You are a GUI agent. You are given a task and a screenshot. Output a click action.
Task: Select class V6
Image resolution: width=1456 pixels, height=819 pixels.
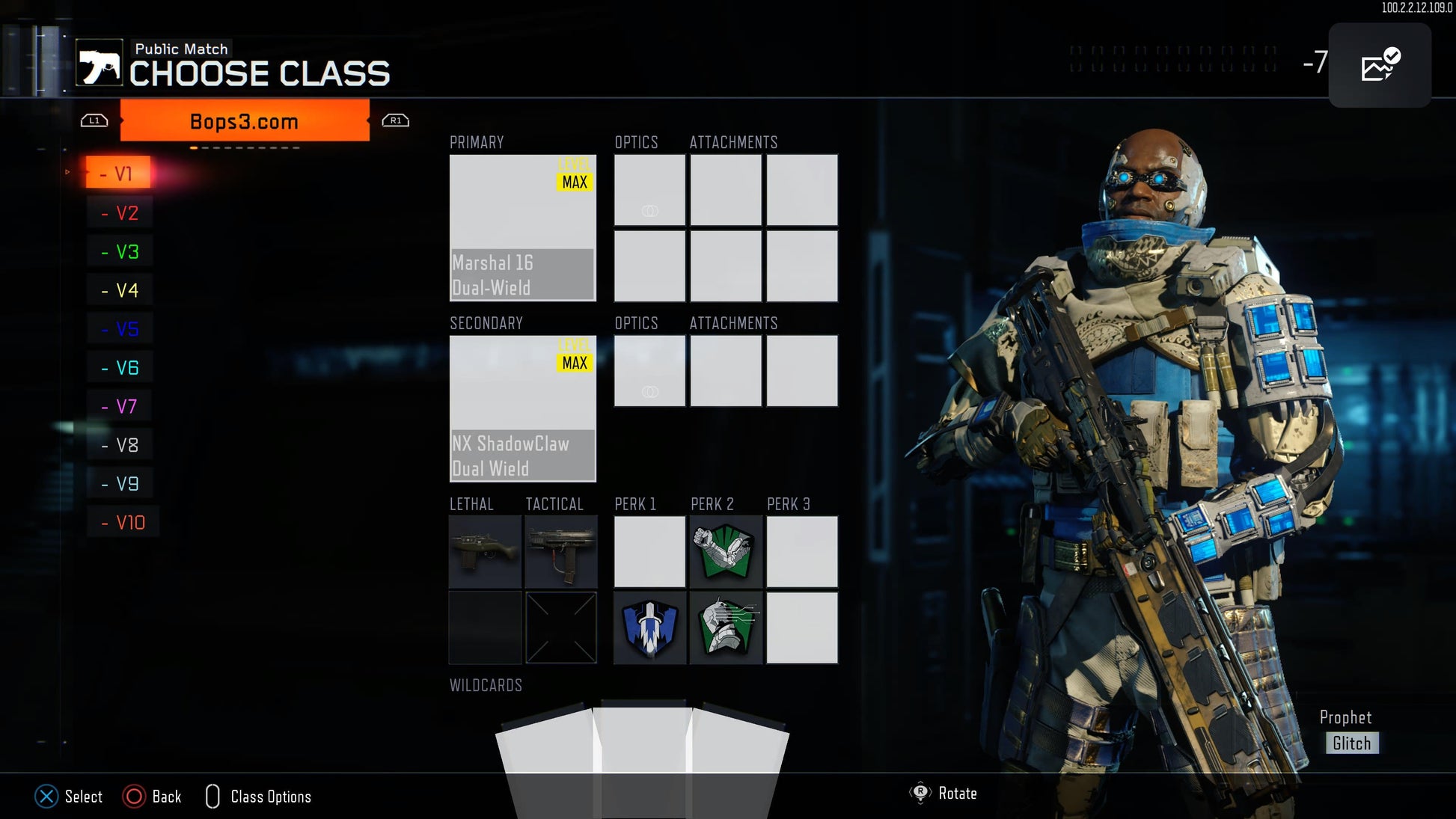tap(120, 368)
